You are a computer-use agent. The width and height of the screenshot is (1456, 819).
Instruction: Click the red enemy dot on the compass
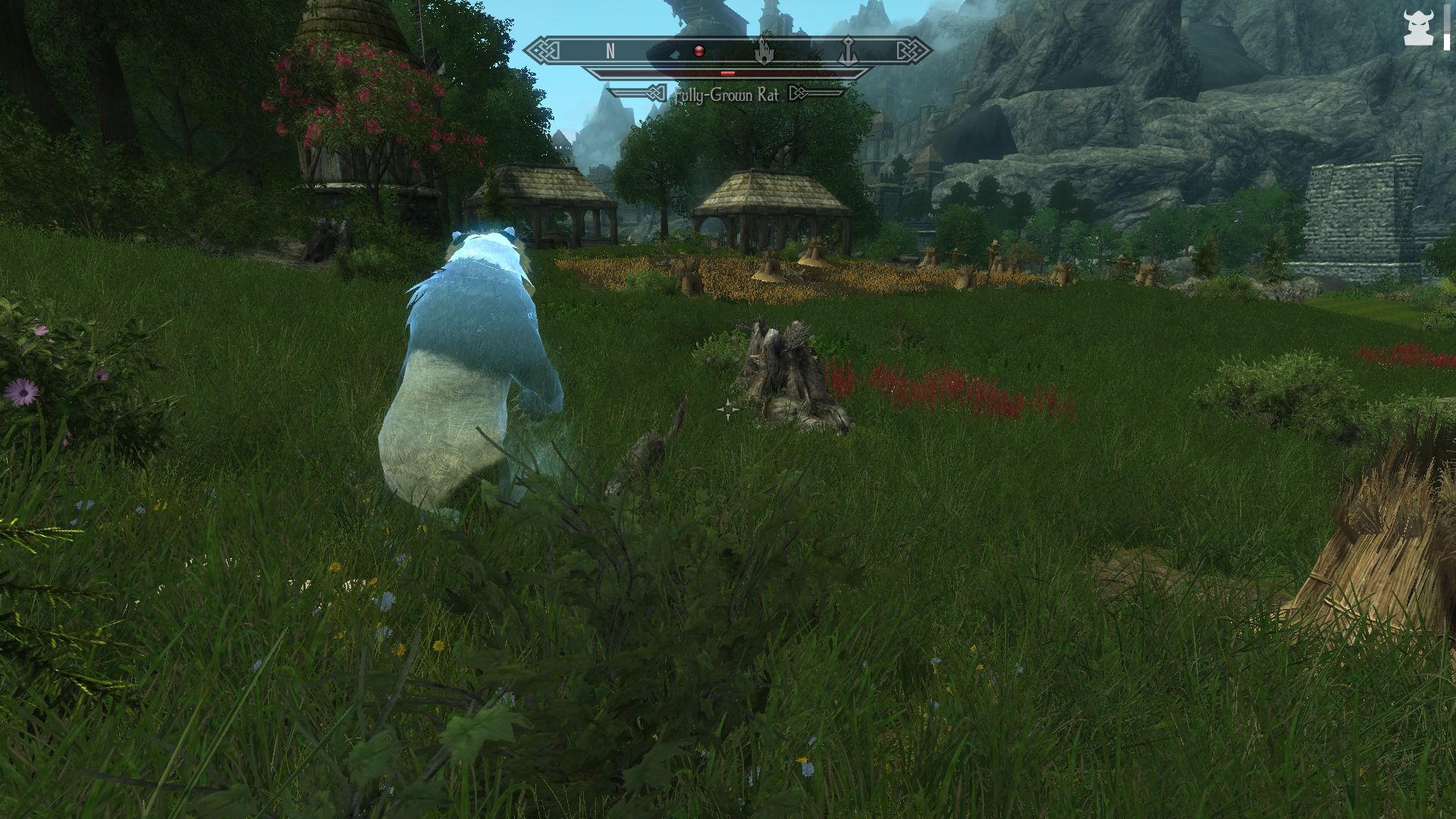[x=698, y=51]
